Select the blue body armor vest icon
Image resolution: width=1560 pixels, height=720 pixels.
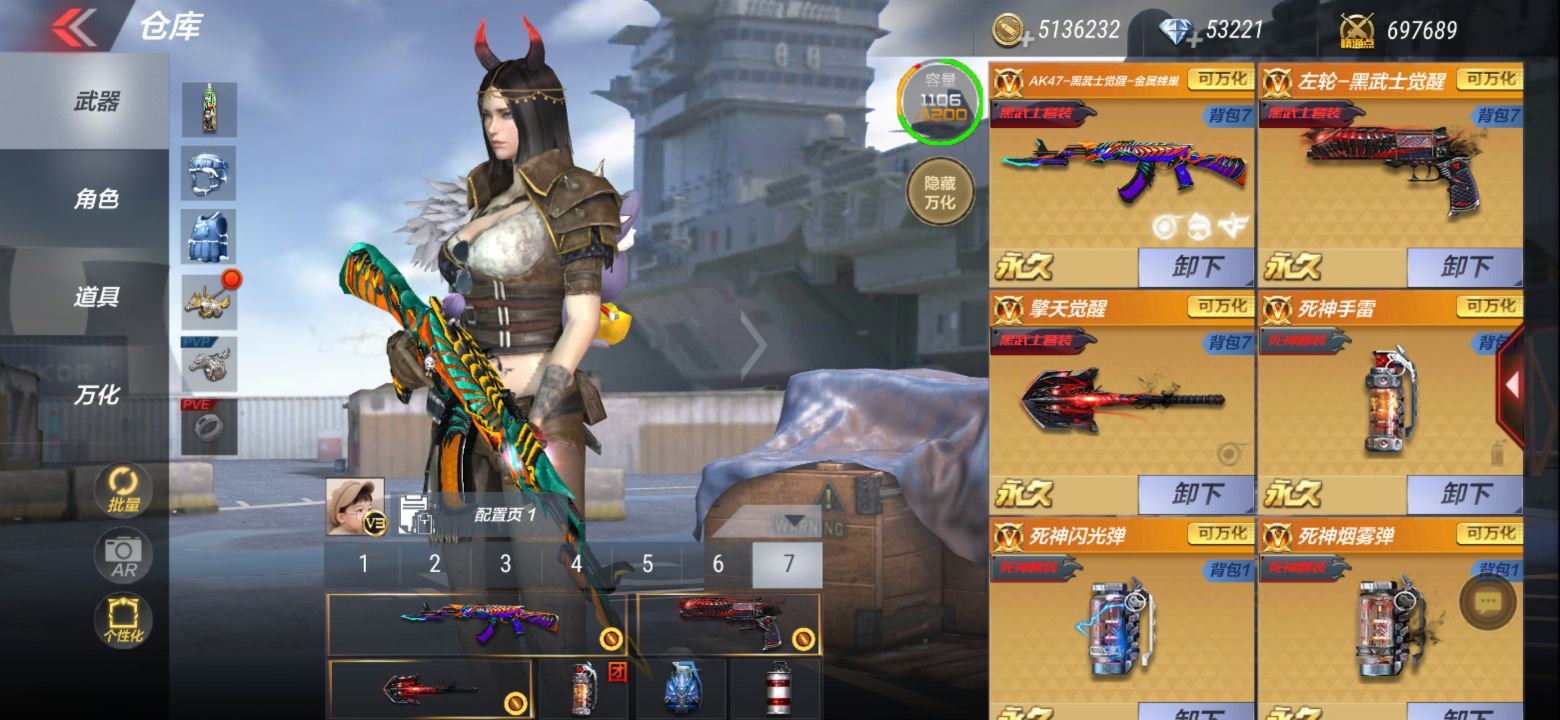(209, 237)
